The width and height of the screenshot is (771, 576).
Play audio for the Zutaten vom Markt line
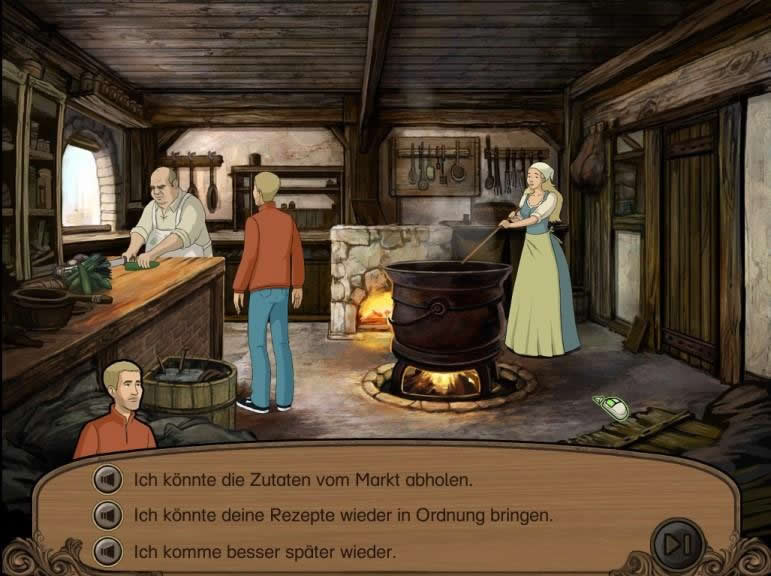[x=106, y=480]
